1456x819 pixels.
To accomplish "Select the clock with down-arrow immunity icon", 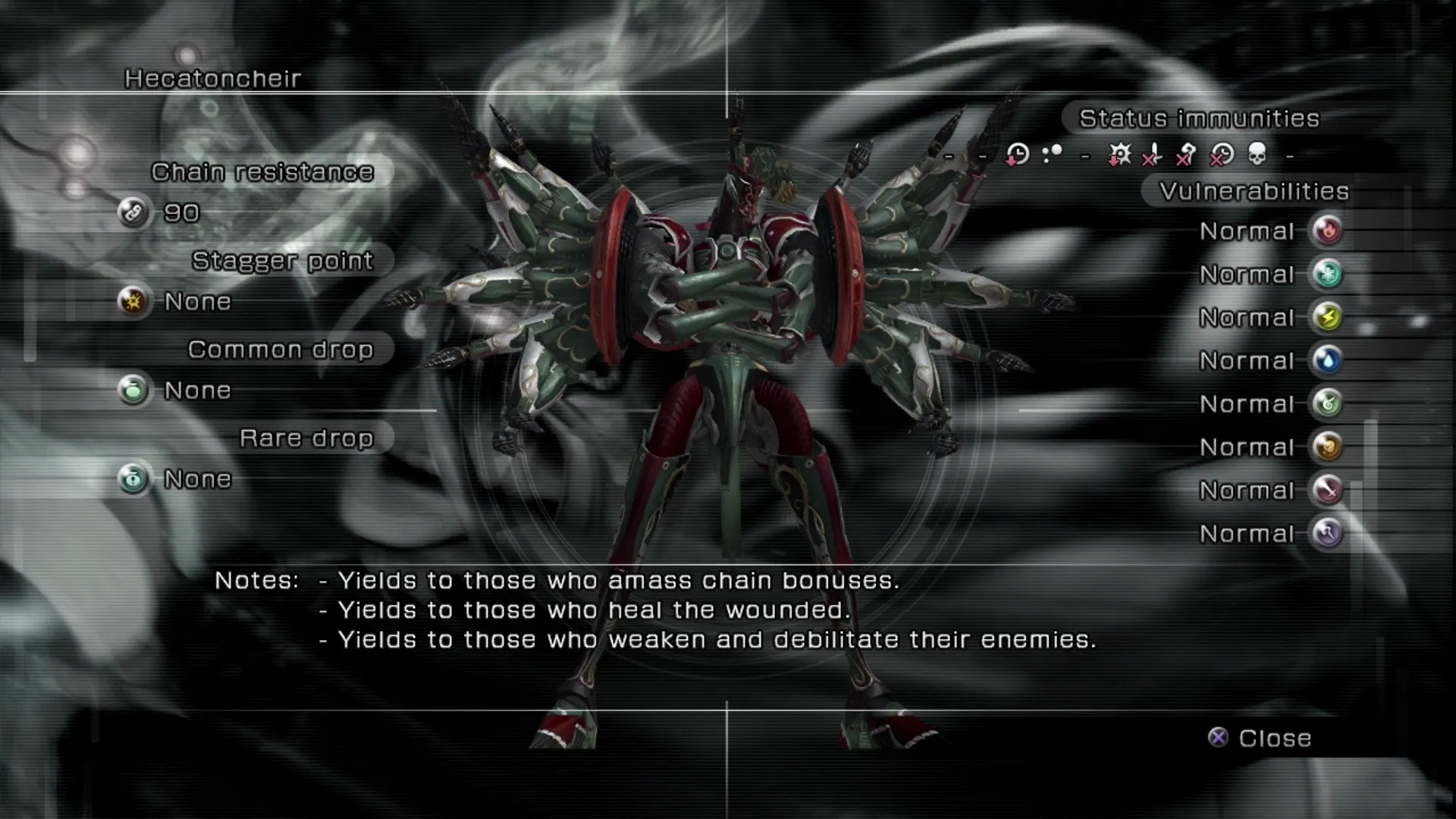I will (x=1017, y=155).
